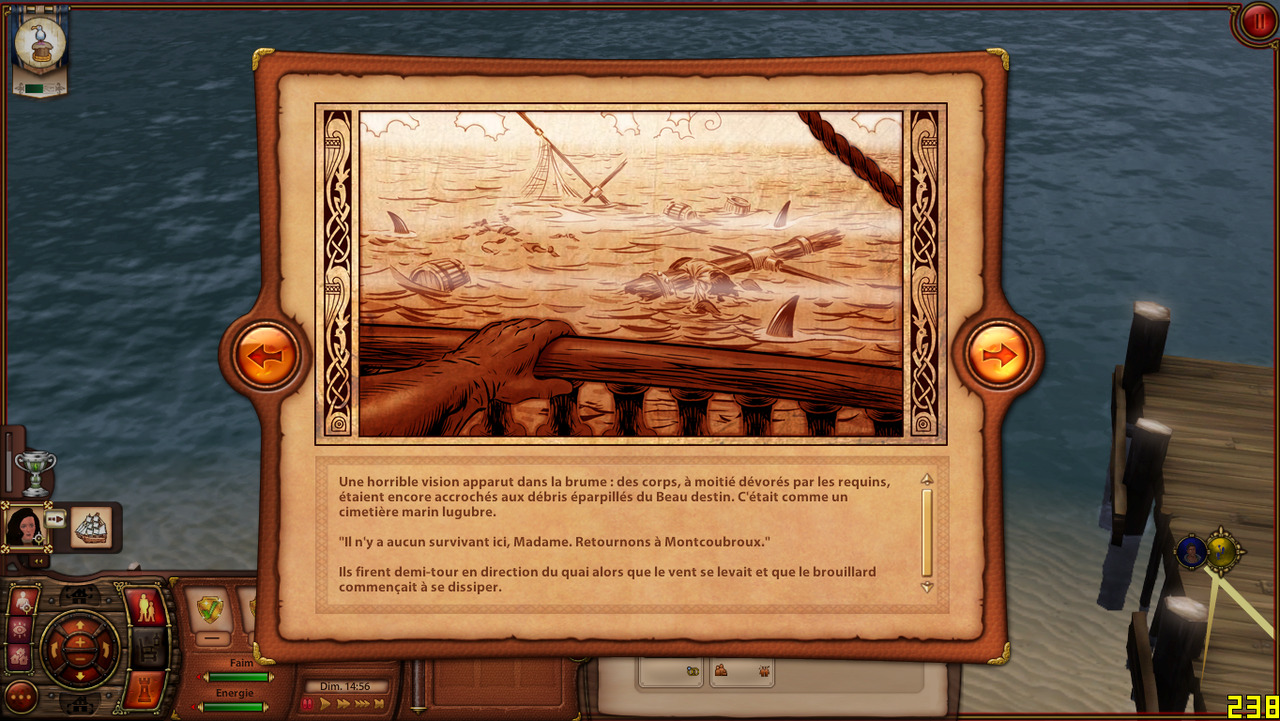Screen dimensions: 1280x721
Task: Switch to the furniture mode tab
Action: (147, 649)
